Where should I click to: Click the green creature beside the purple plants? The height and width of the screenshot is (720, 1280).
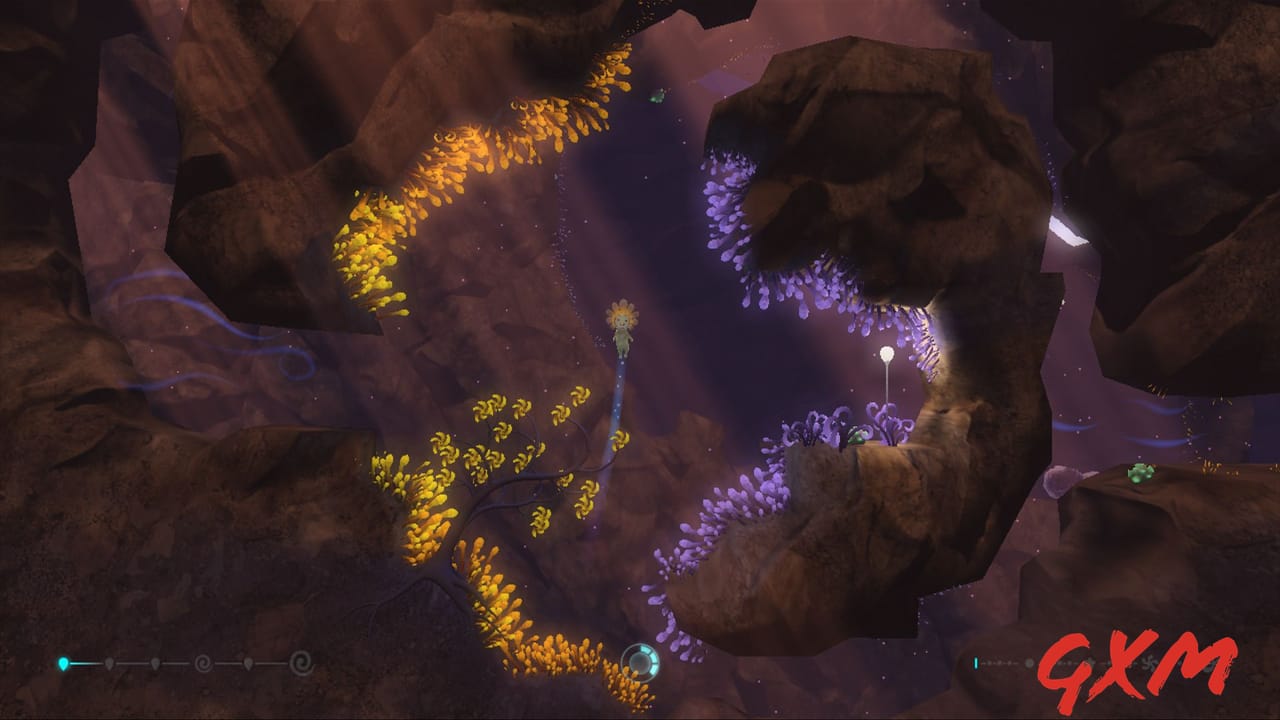[855, 438]
